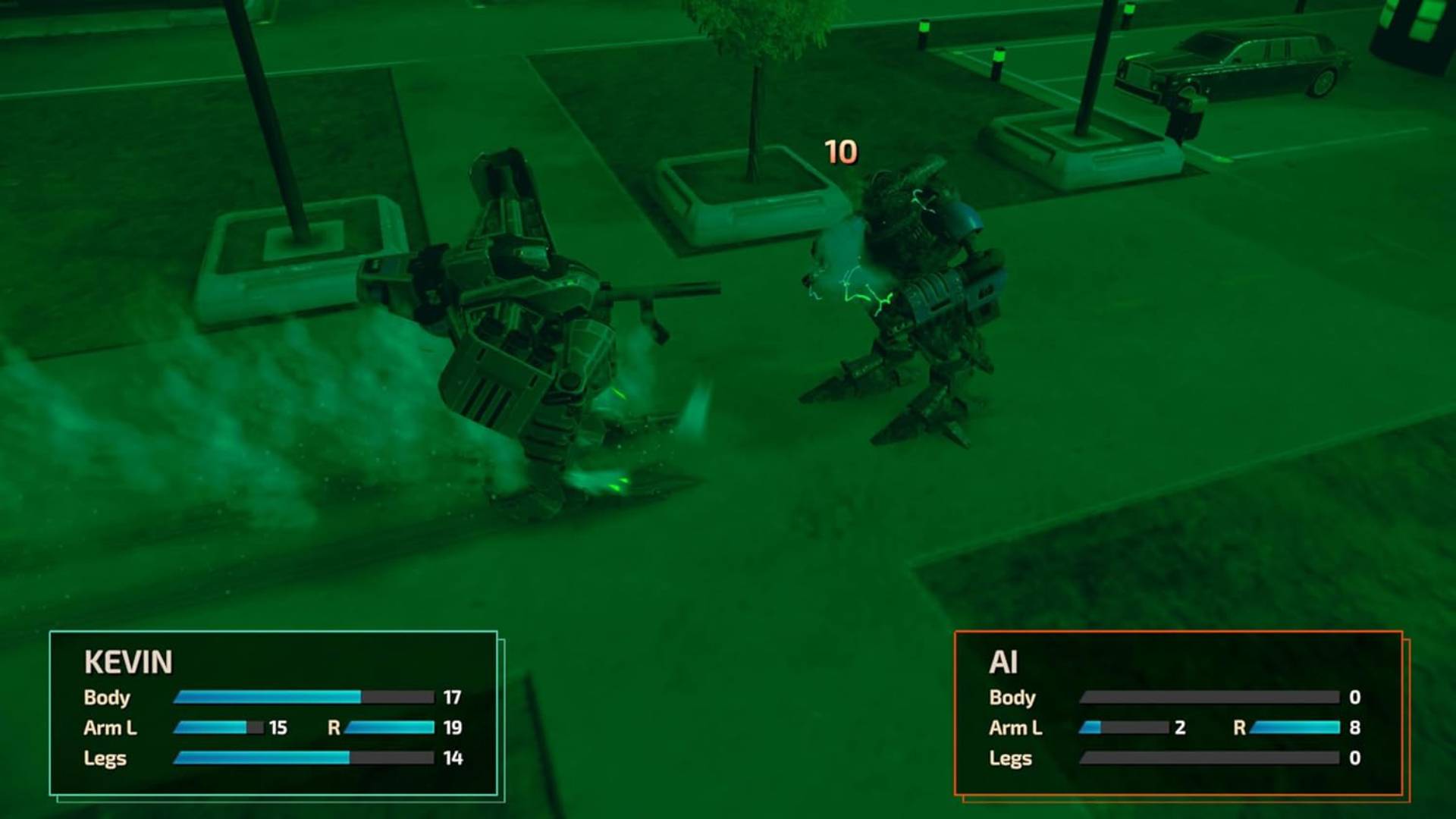1456x819 pixels.
Task: Click KEVIN's Body health bar
Action: [x=303, y=696]
